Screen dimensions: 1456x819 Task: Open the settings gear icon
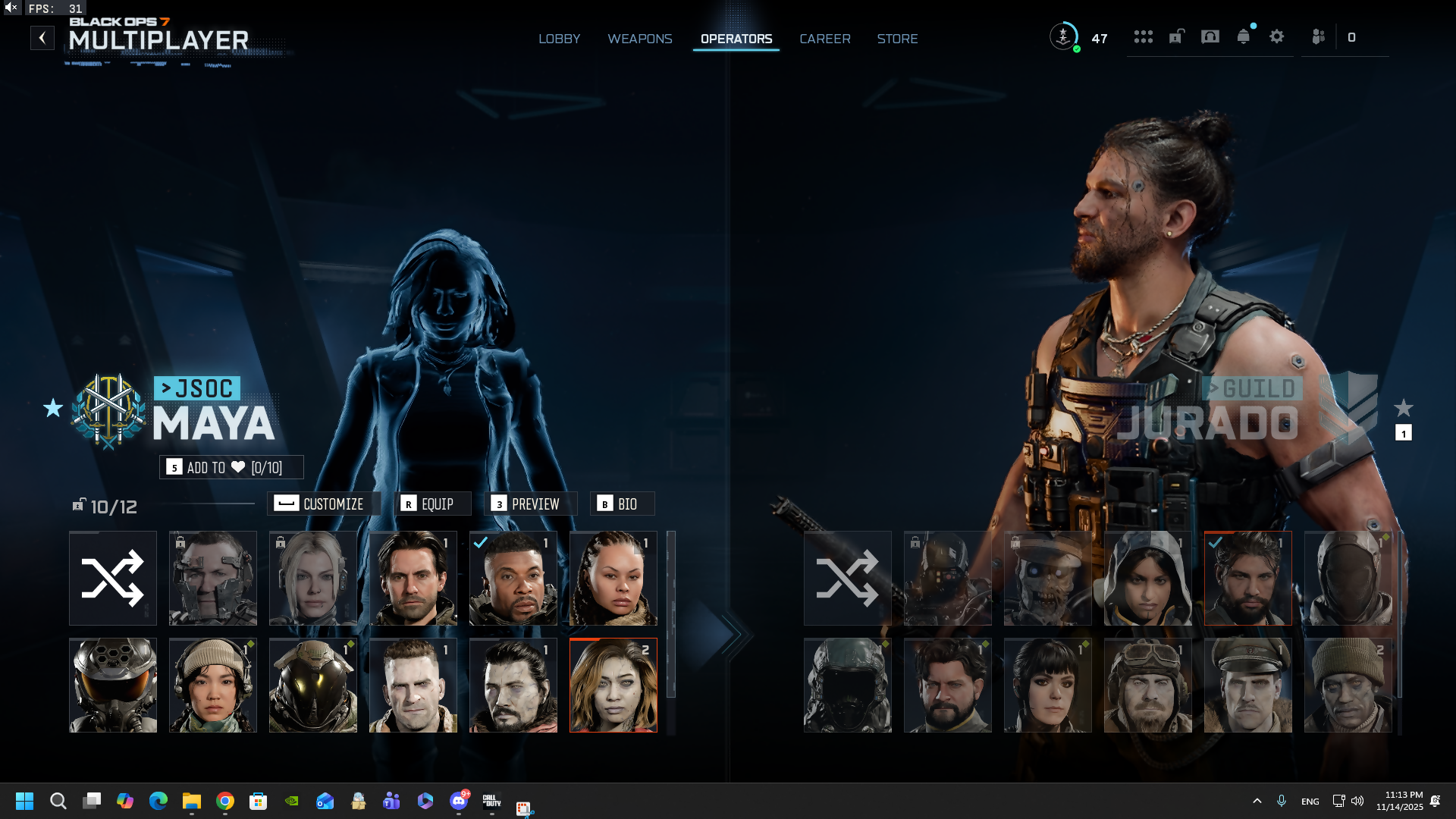pyautogui.click(x=1276, y=36)
